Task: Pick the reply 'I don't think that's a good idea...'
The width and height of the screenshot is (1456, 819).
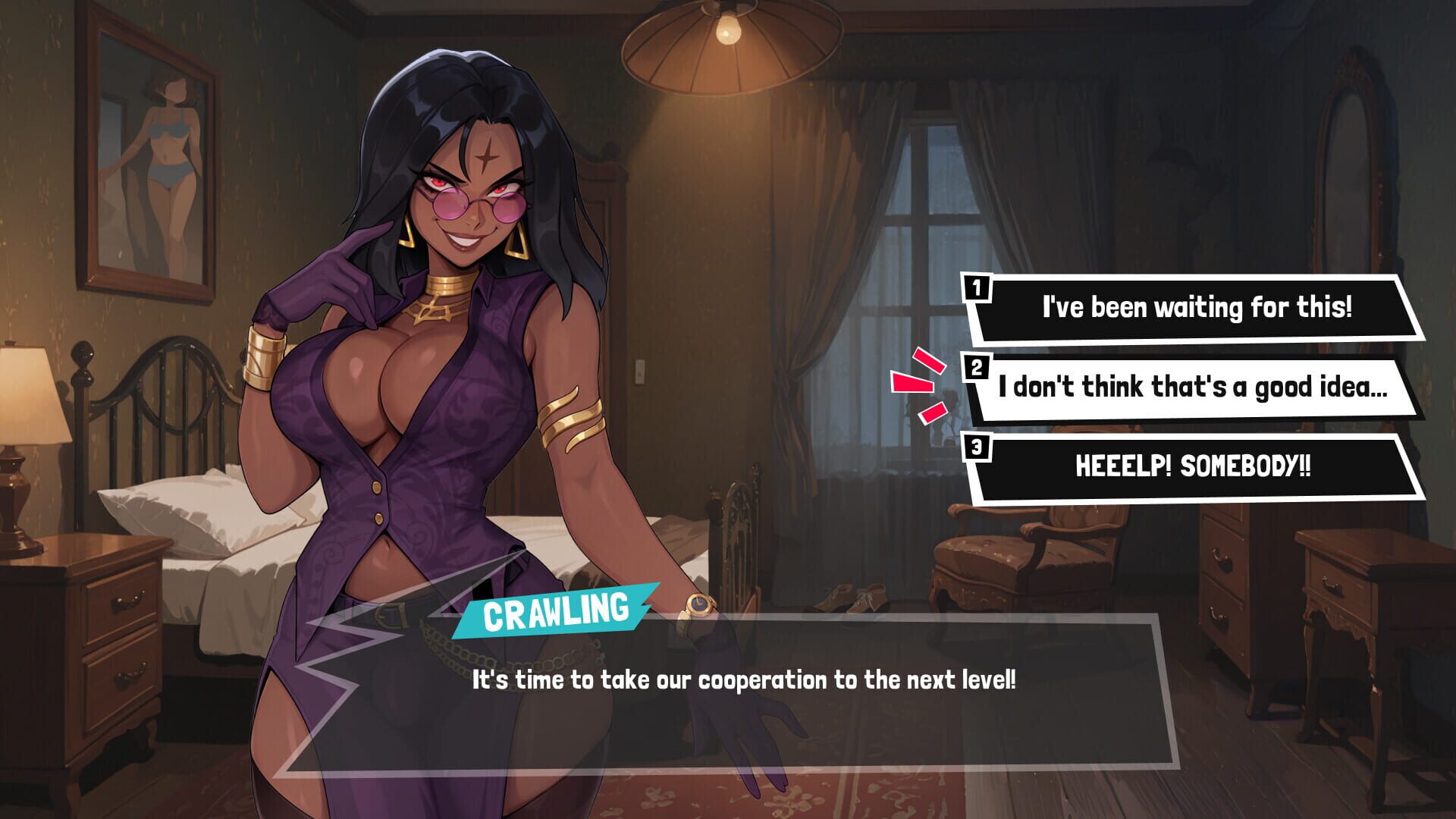Action: [1198, 389]
